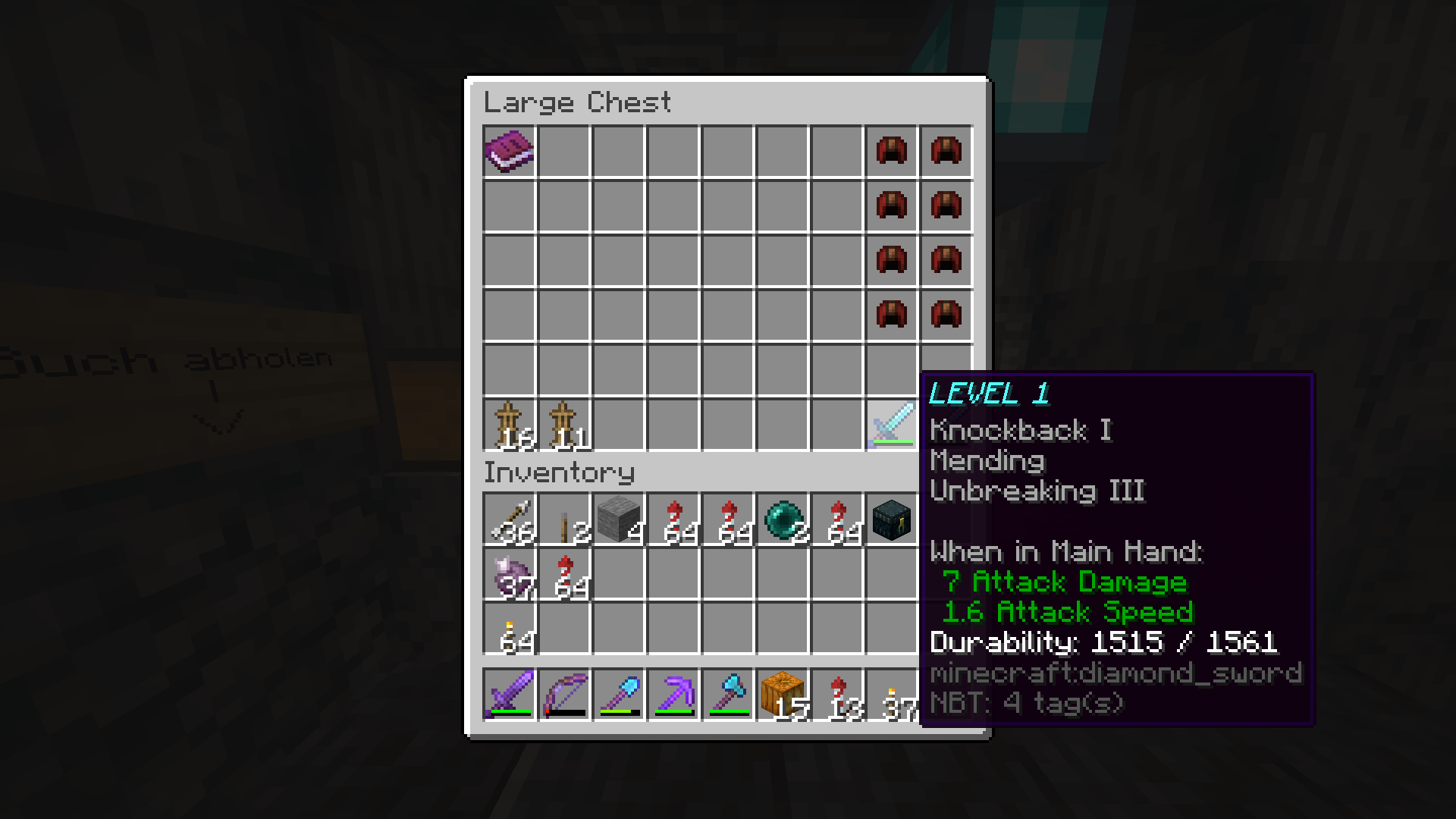Viewport: 1456px width, 819px height.
Task: Pick up the 15 carved pumpkins
Action: tap(782, 694)
